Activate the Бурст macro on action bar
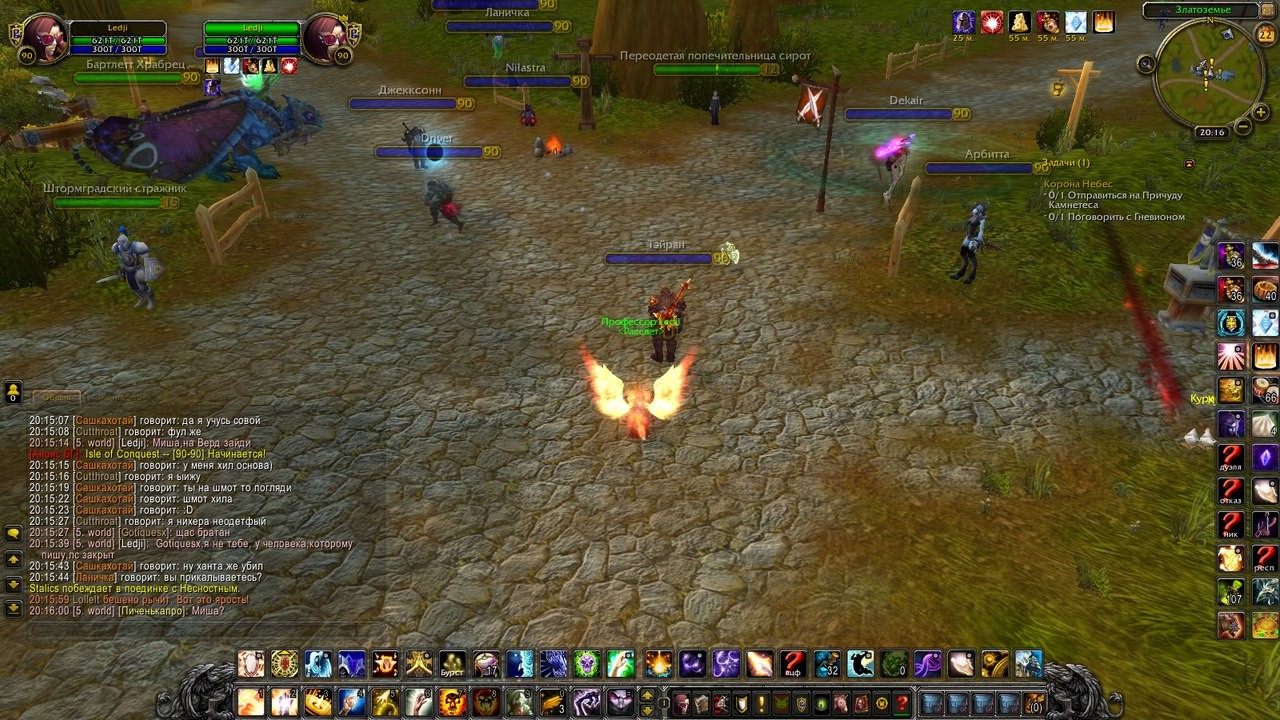Screen dimensions: 1280x720 click(x=453, y=664)
